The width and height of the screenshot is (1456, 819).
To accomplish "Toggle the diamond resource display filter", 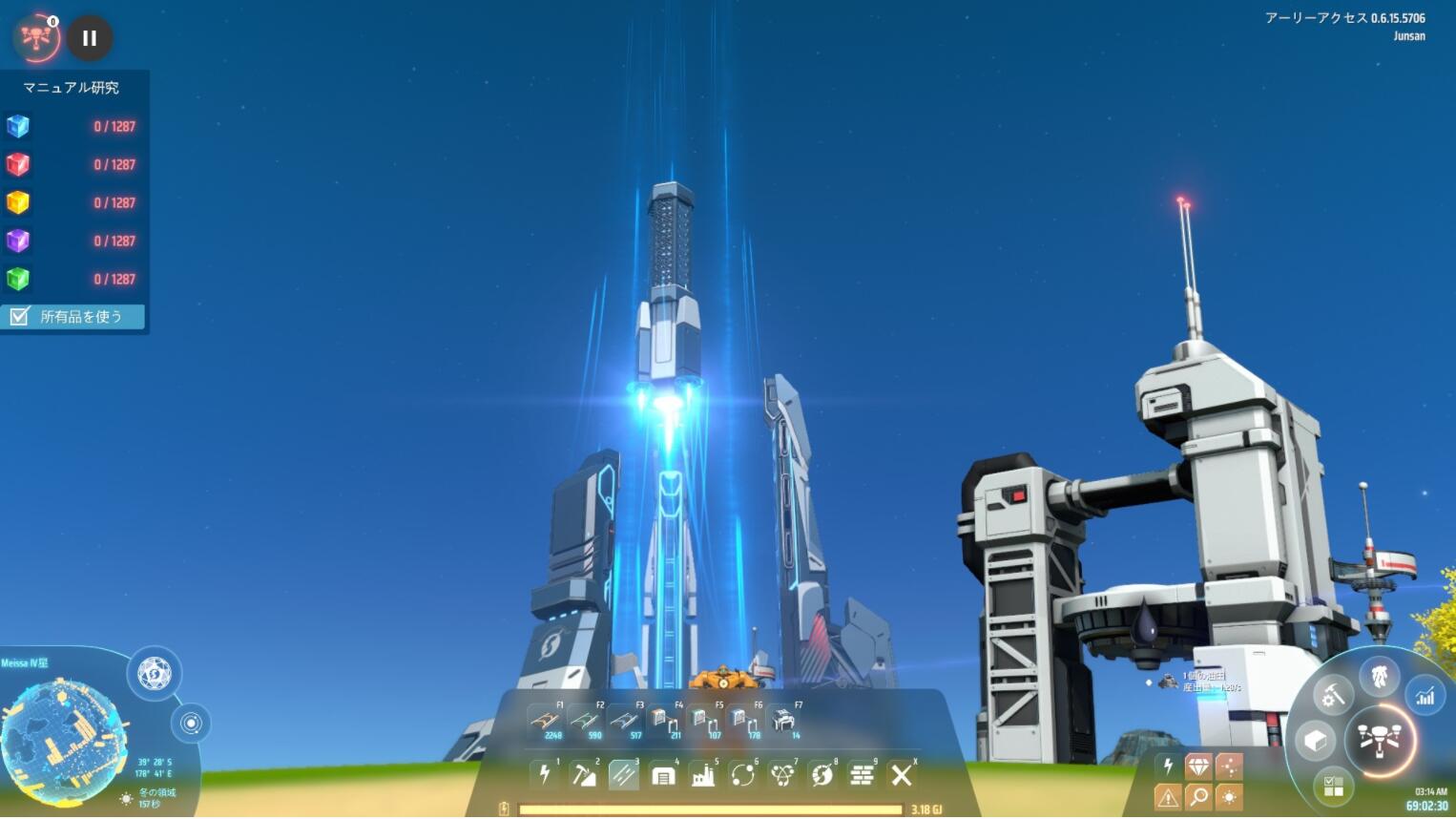I will (1198, 766).
